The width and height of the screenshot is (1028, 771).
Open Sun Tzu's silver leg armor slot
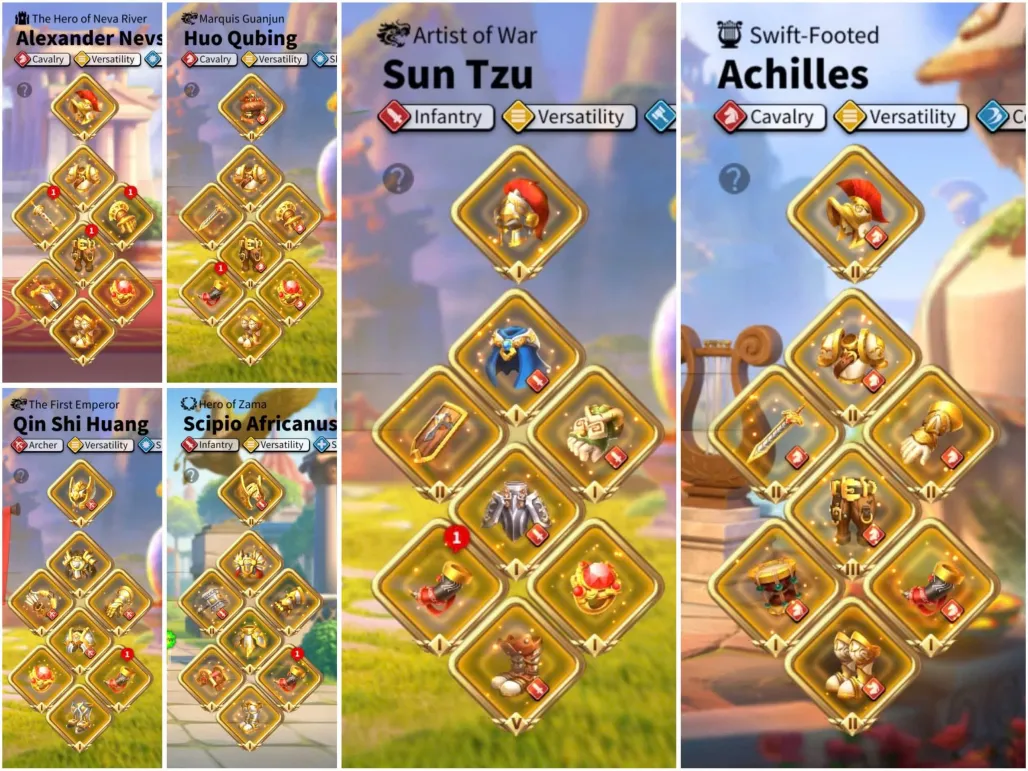(517, 511)
